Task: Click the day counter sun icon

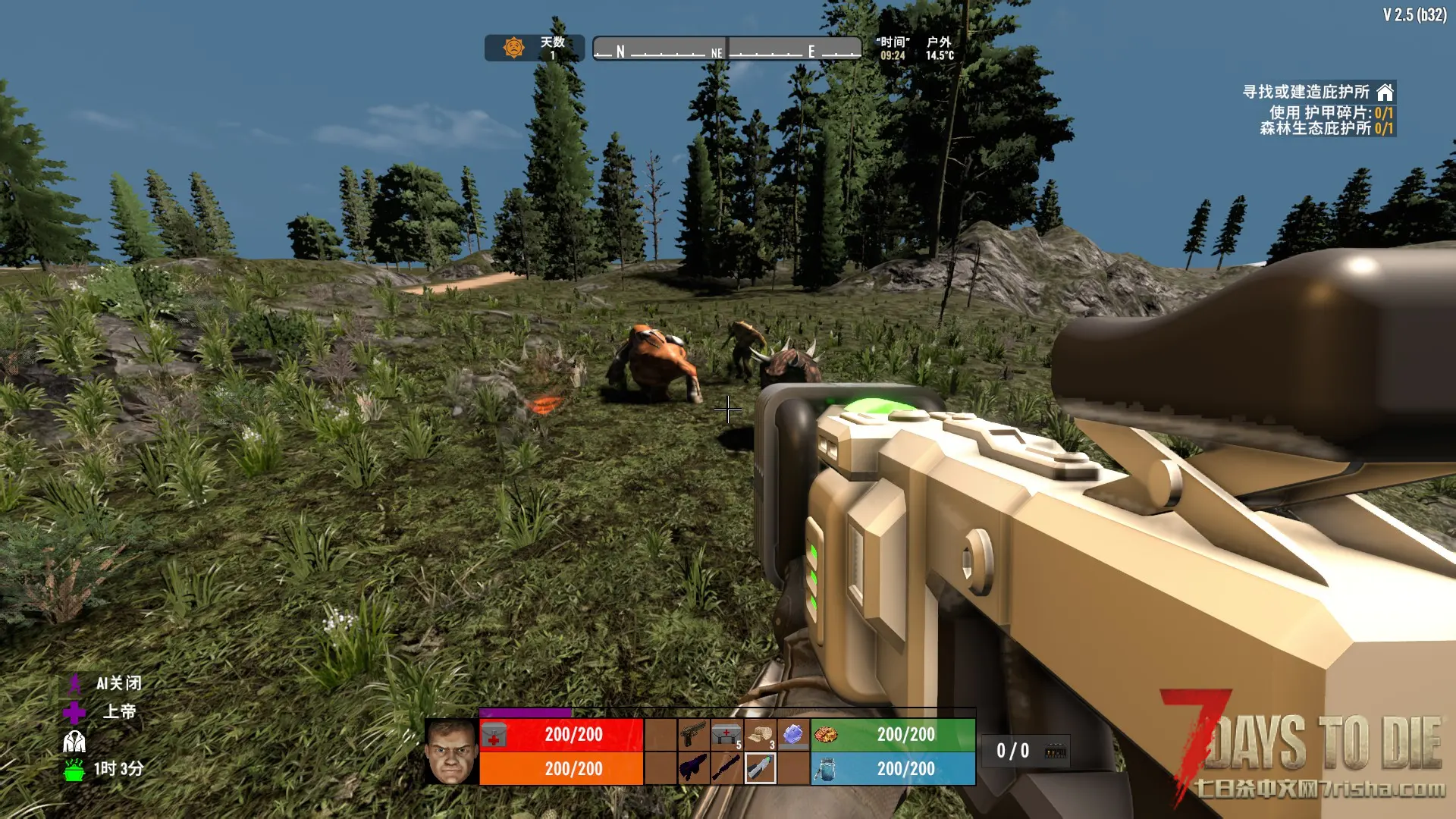Action: 514,48
